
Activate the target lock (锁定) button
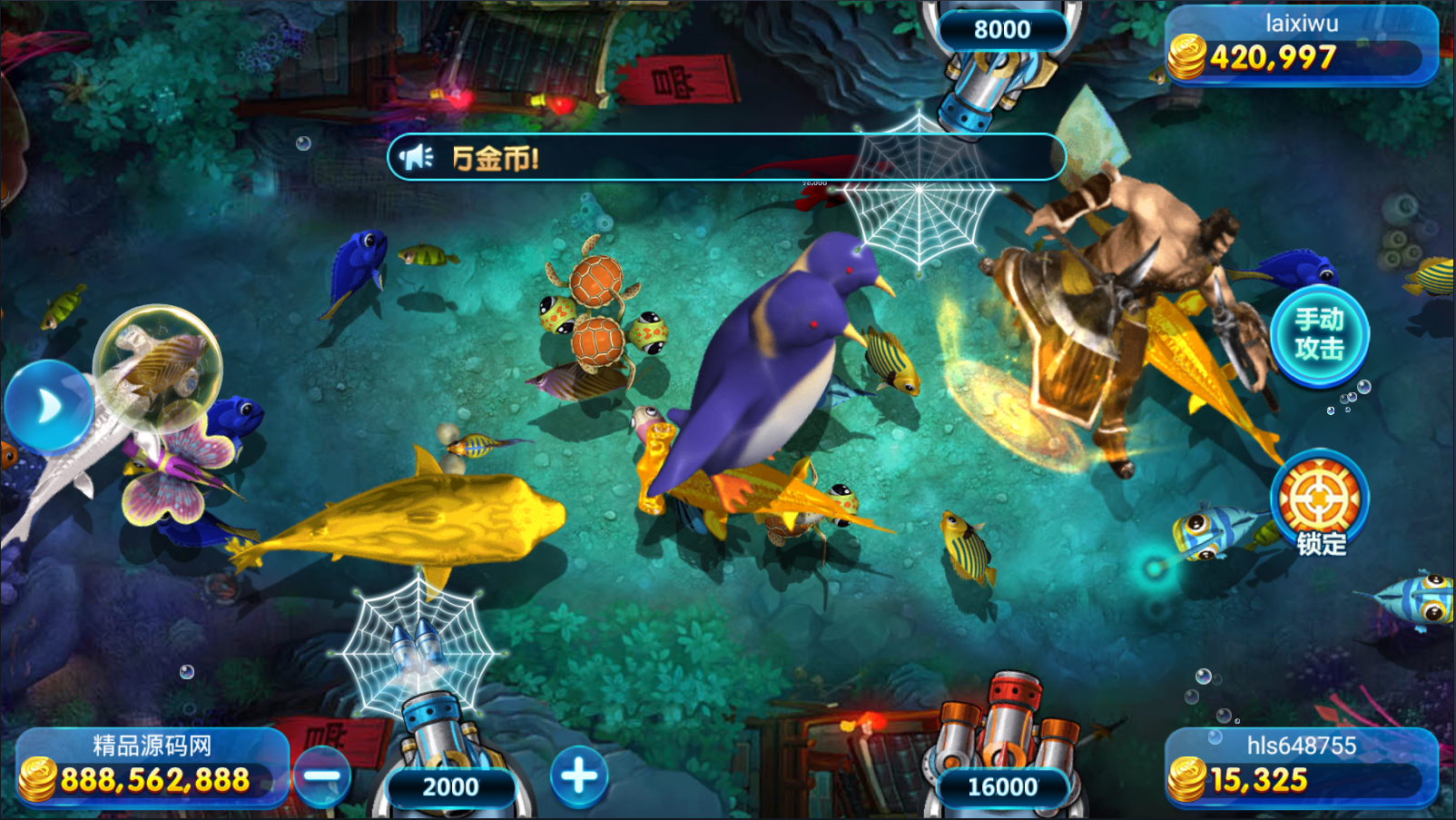tap(1319, 502)
